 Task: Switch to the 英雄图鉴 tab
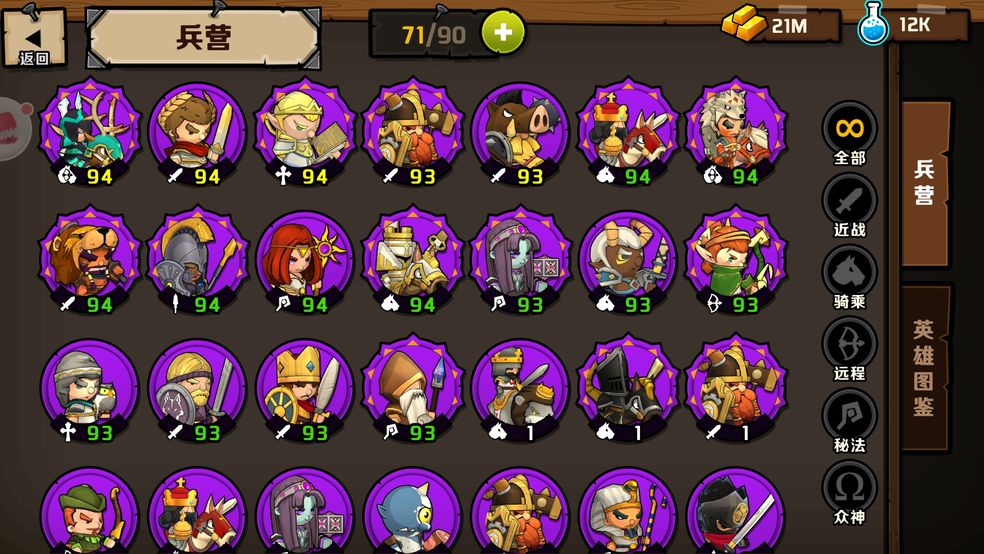tap(924, 368)
